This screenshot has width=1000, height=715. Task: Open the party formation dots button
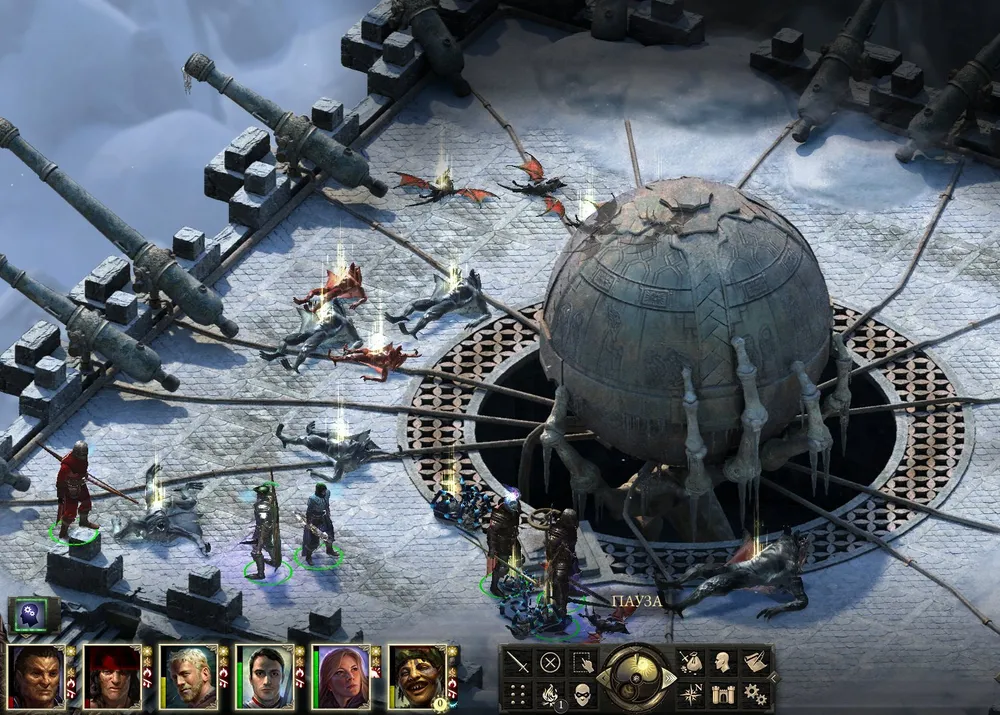pos(517,692)
